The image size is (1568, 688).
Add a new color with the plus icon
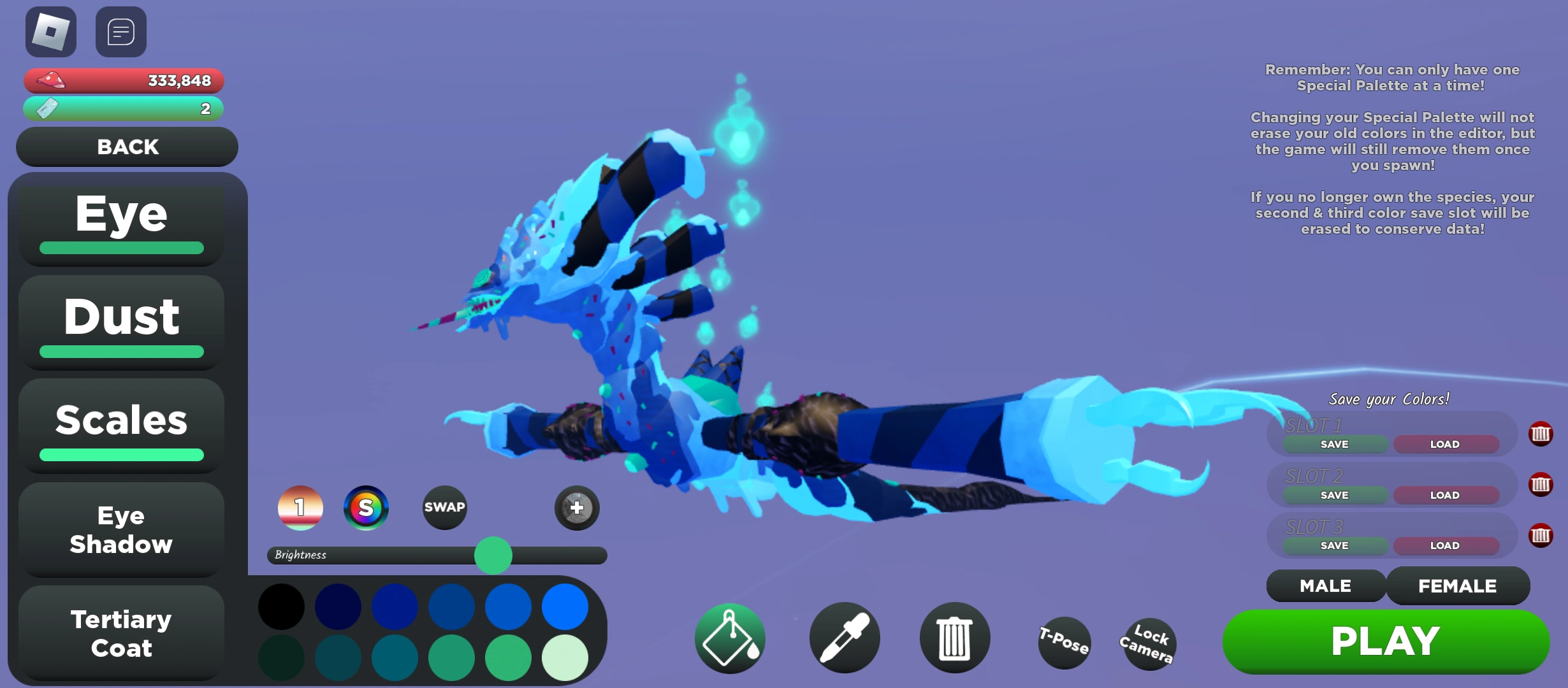[576, 508]
